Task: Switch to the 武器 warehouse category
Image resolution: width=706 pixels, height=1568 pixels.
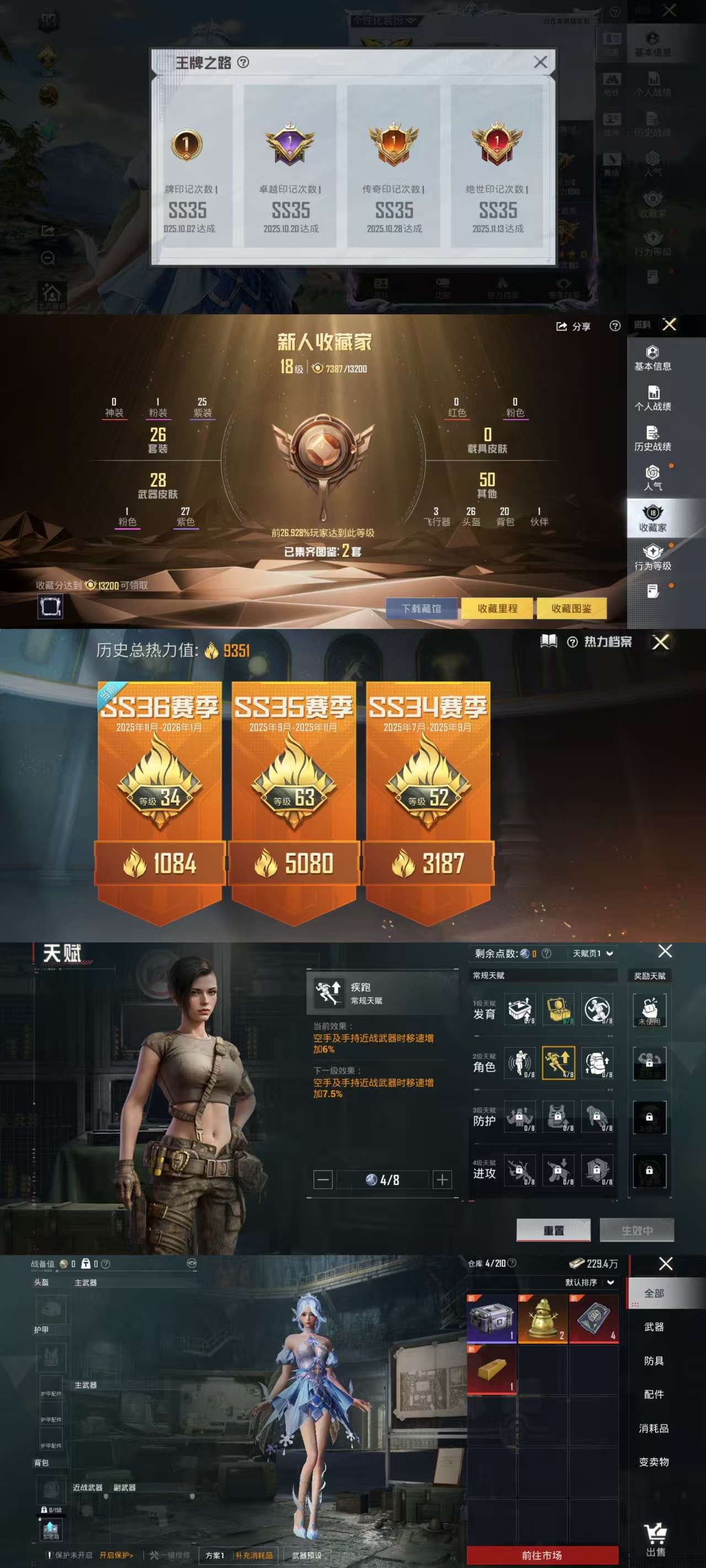Action: pyautogui.click(x=654, y=1327)
